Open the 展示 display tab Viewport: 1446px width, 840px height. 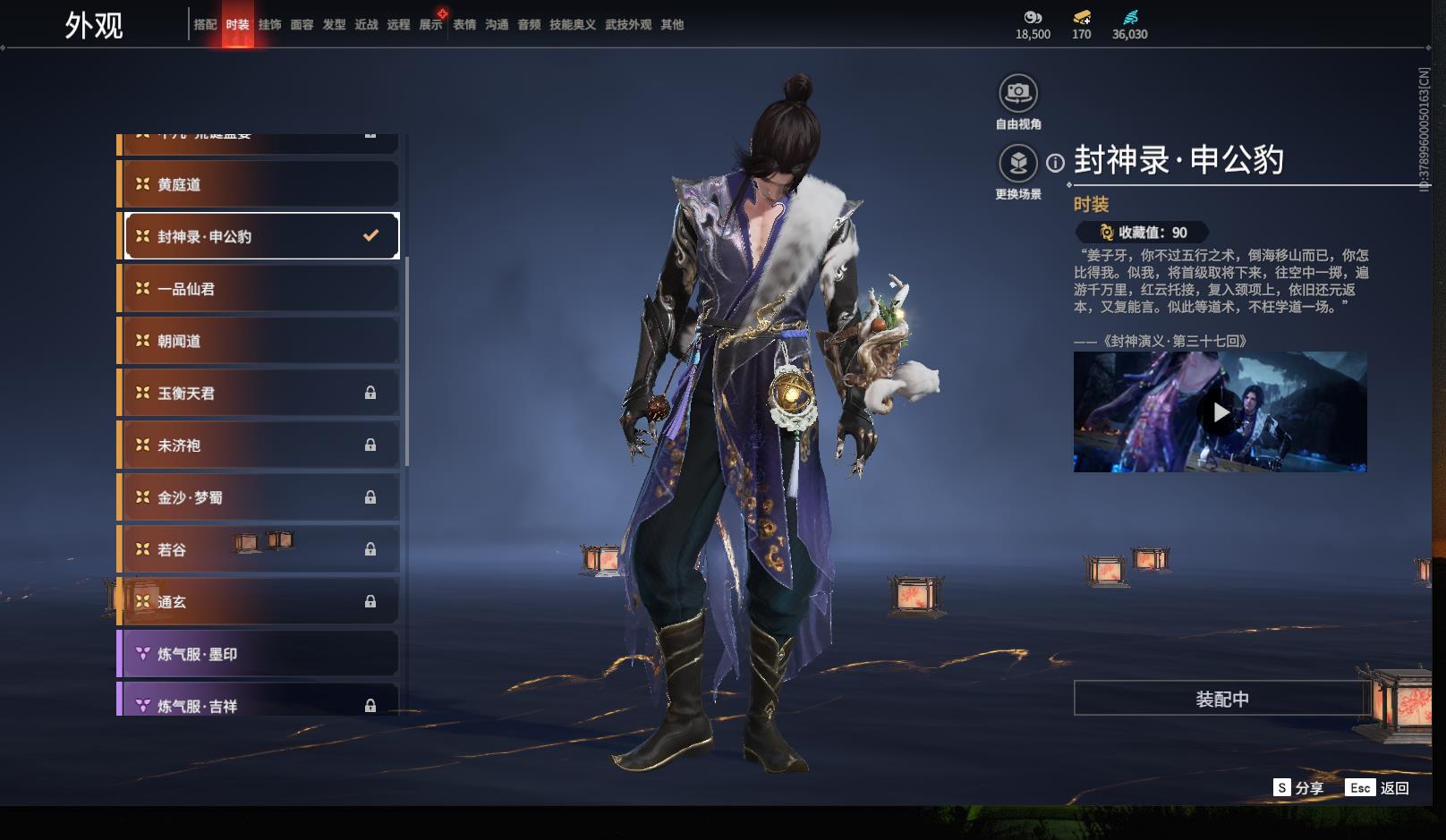(x=430, y=25)
